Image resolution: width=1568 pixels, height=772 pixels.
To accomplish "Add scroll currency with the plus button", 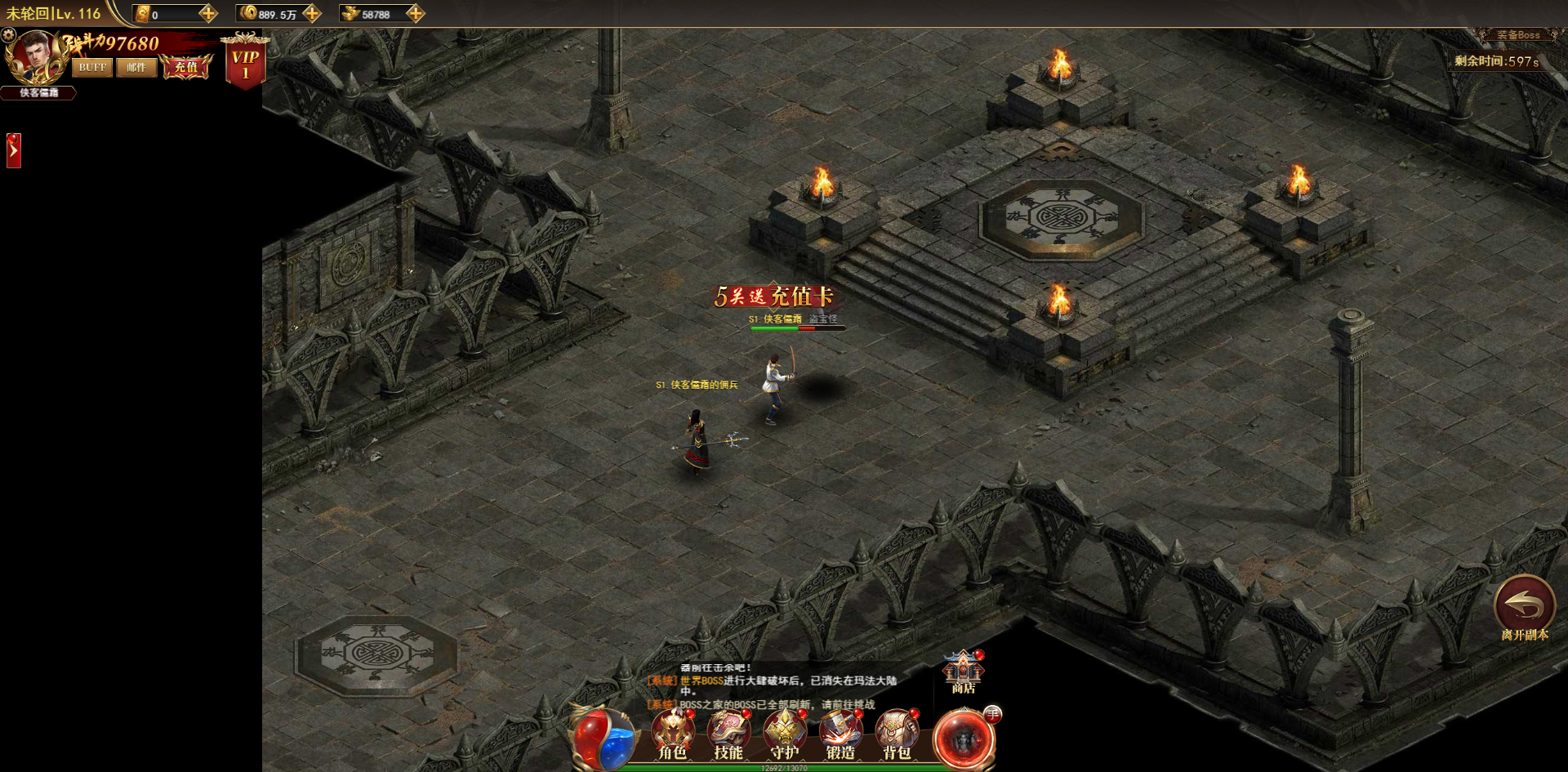I will (x=208, y=14).
